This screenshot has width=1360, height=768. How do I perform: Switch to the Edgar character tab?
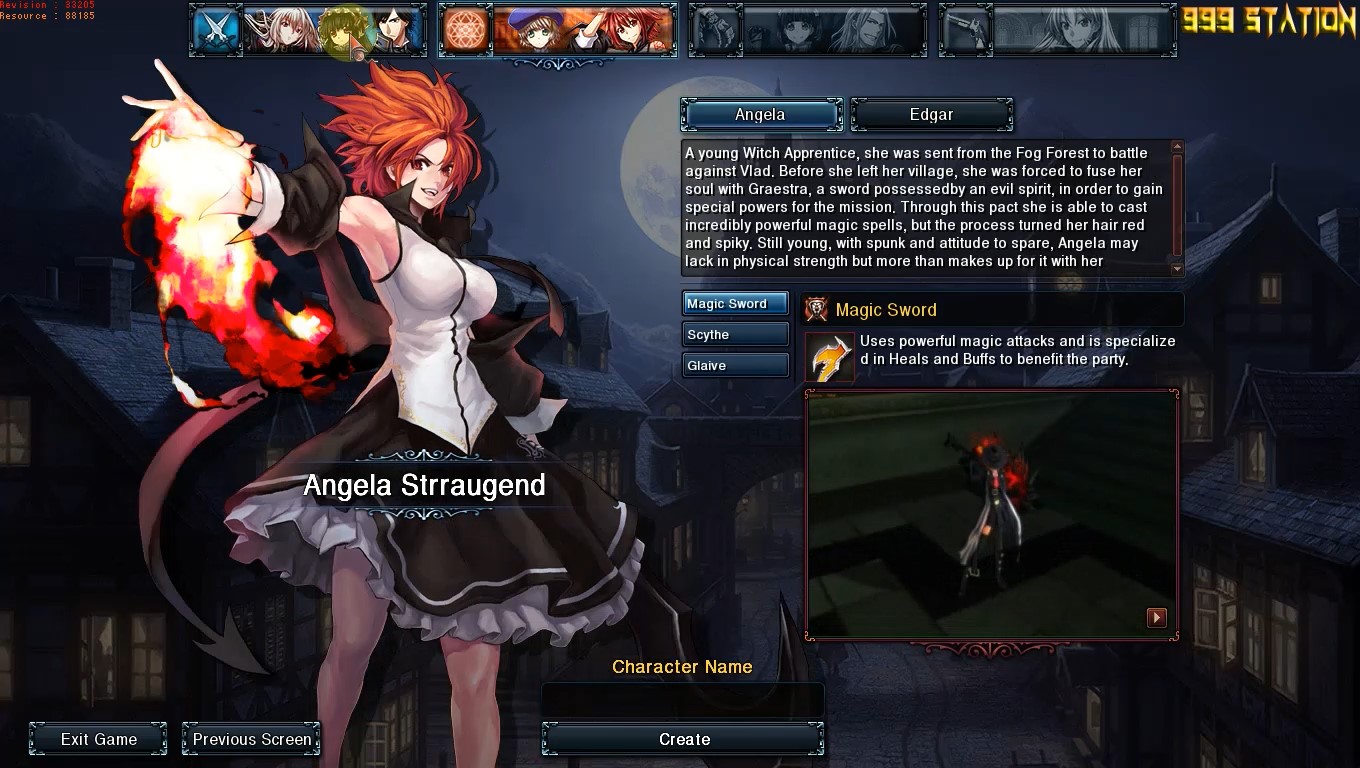(931, 115)
